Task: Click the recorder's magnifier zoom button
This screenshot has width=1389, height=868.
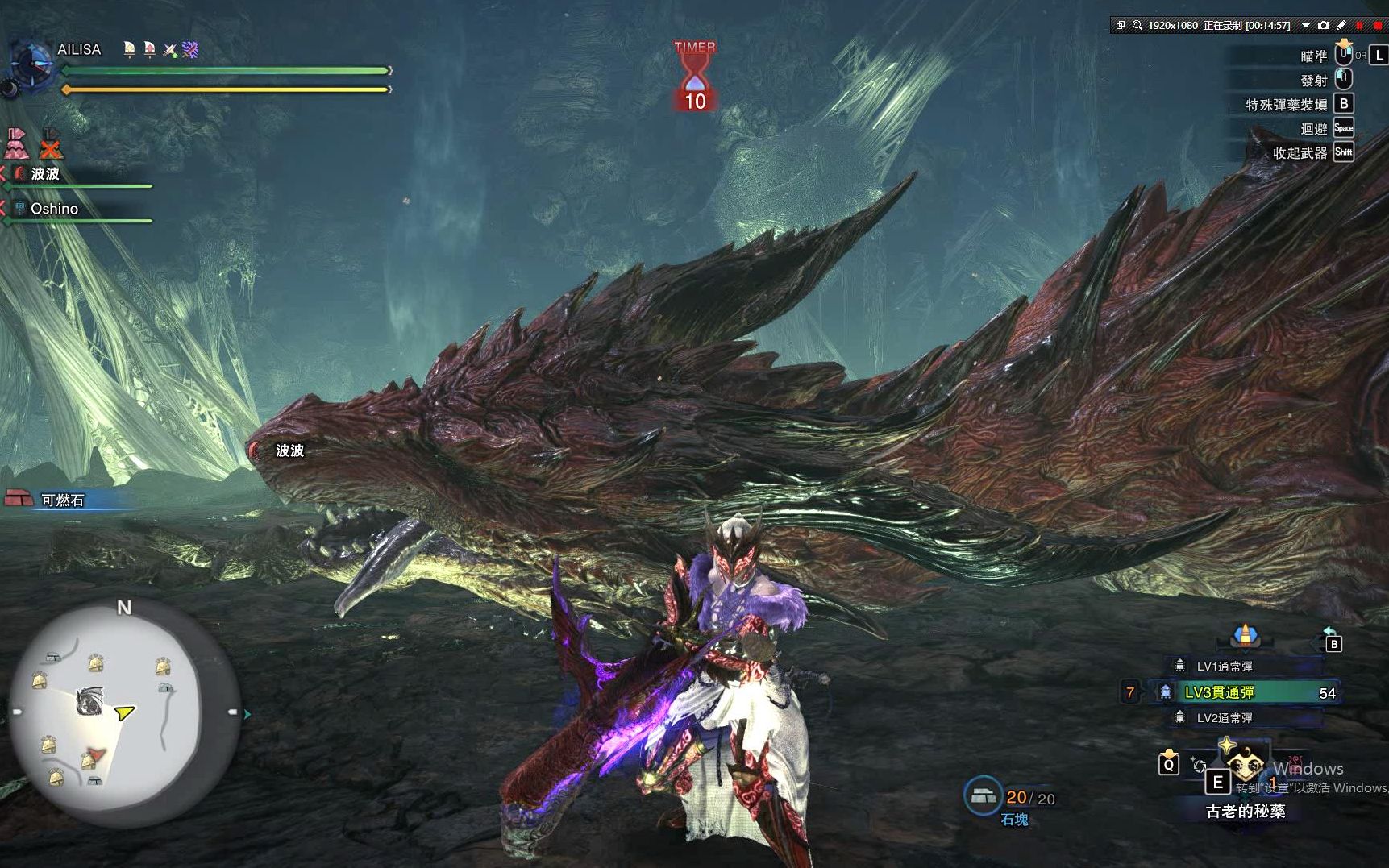Action: click(x=1137, y=26)
